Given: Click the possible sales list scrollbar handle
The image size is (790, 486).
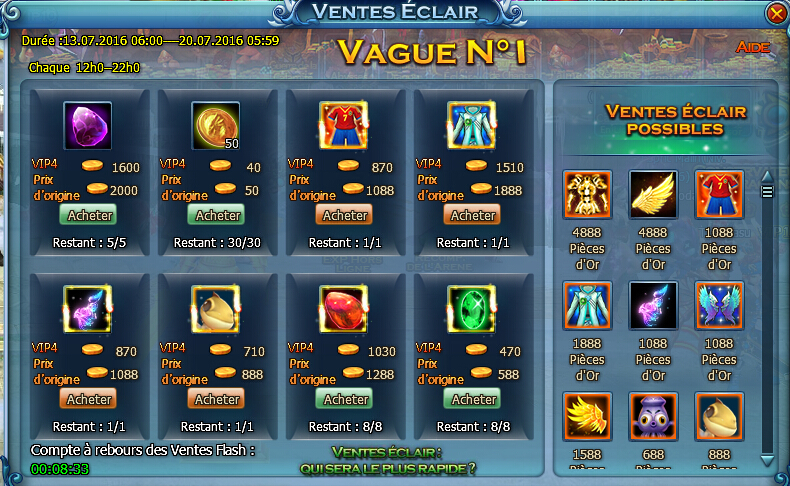Looking at the screenshot, I should 767,192.
